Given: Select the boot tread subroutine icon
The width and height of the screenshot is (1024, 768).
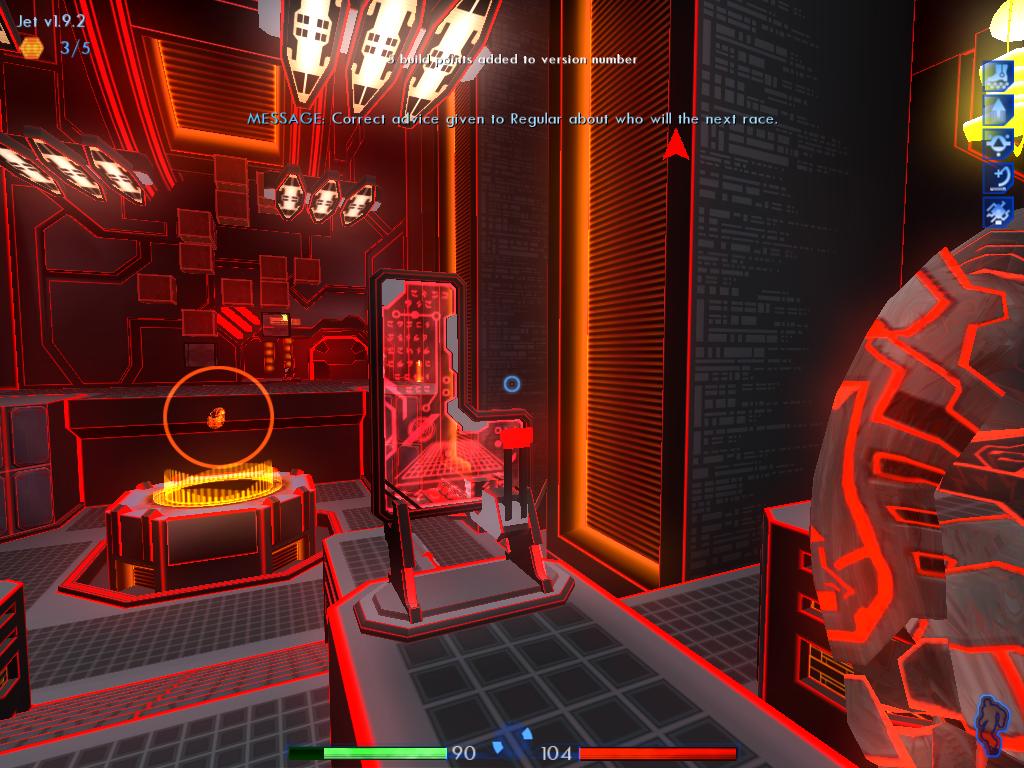Looking at the screenshot, I should (999, 76).
